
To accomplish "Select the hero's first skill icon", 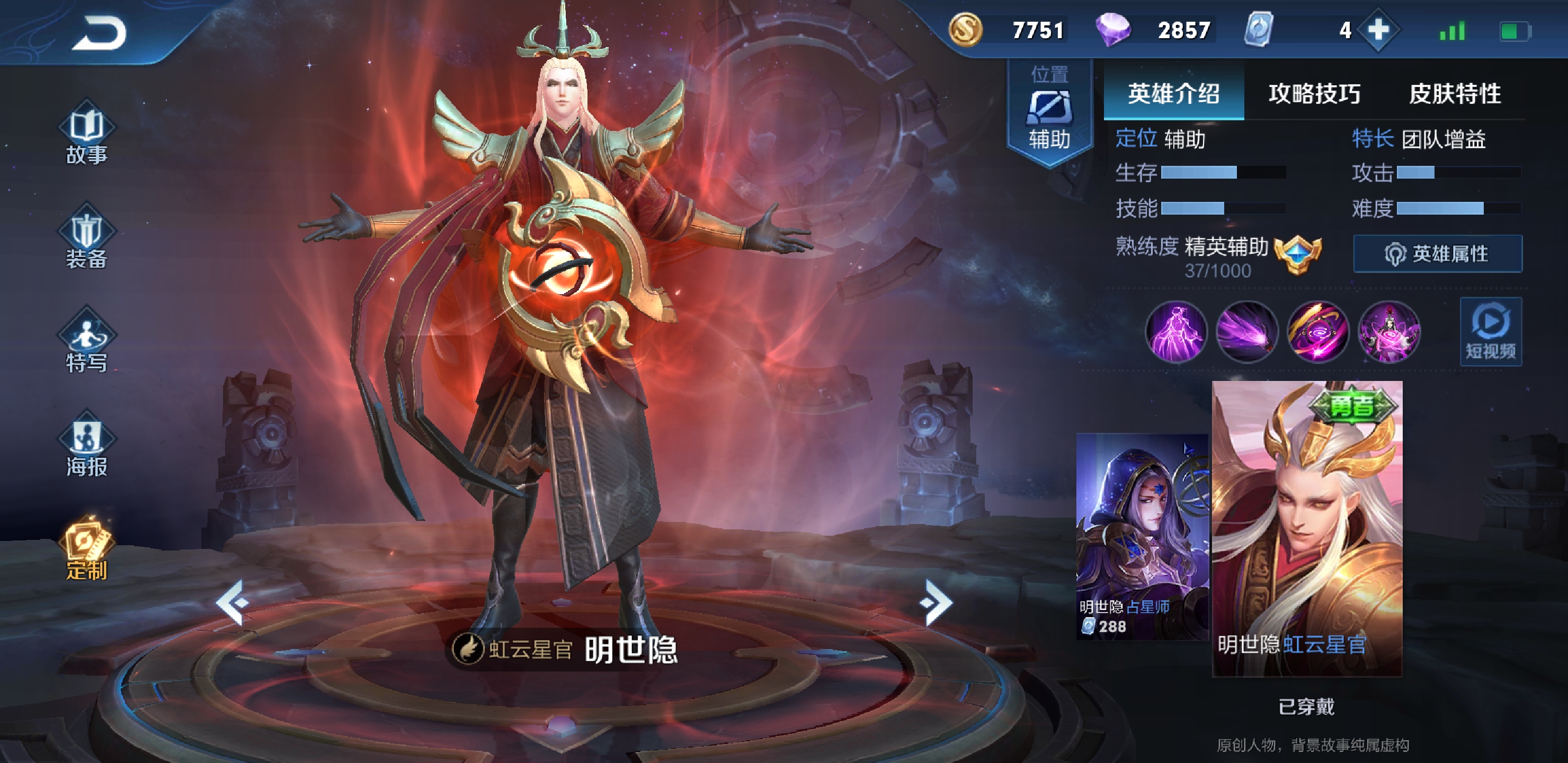I will pyautogui.click(x=1176, y=332).
